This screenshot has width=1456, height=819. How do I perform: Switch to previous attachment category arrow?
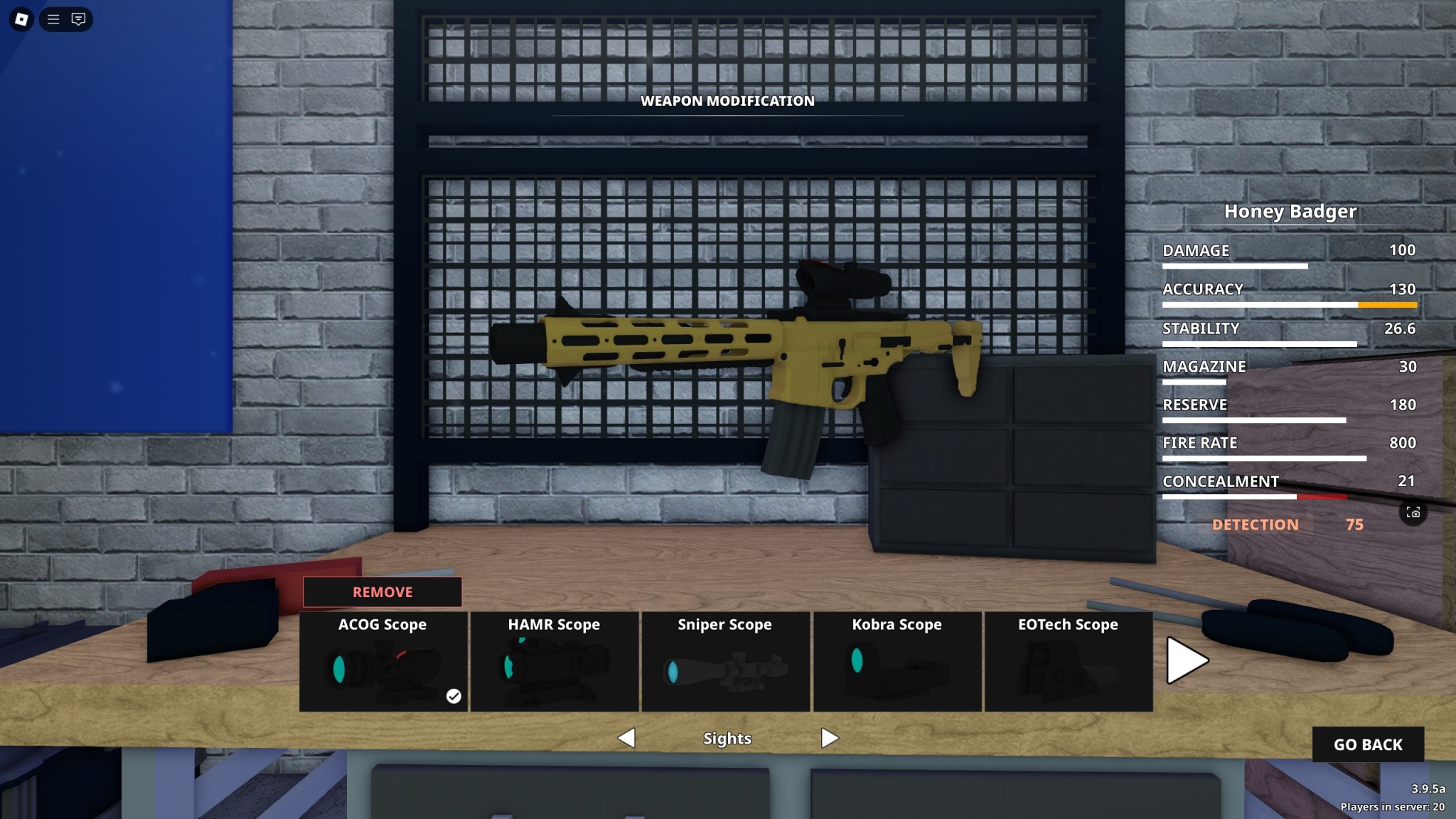pos(627,738)
